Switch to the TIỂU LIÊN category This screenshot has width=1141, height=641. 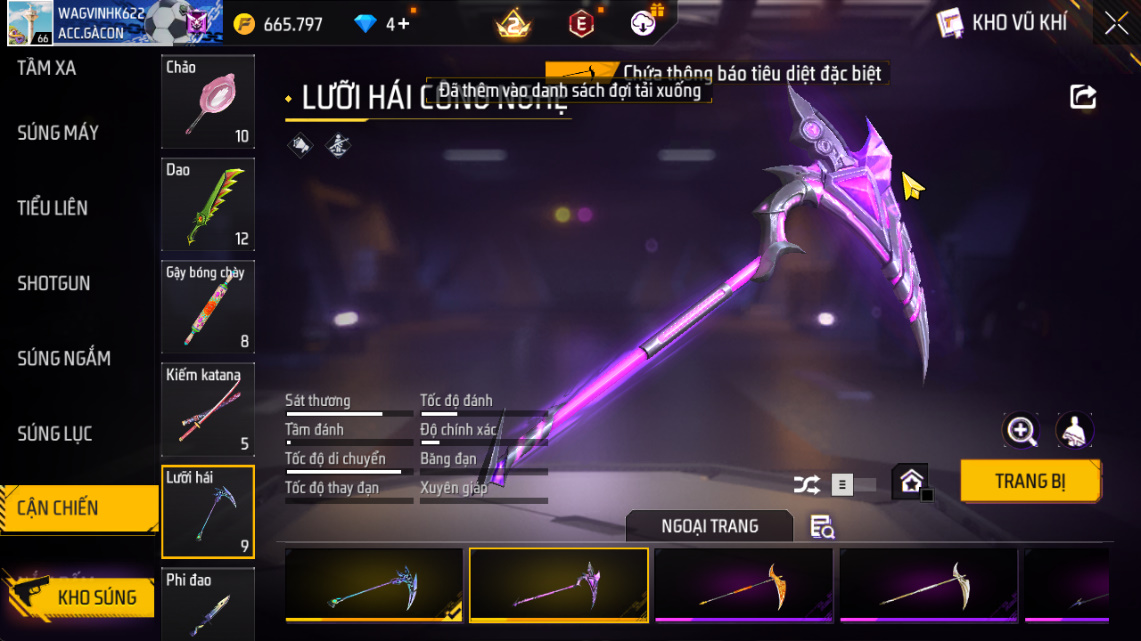point(52,208)
